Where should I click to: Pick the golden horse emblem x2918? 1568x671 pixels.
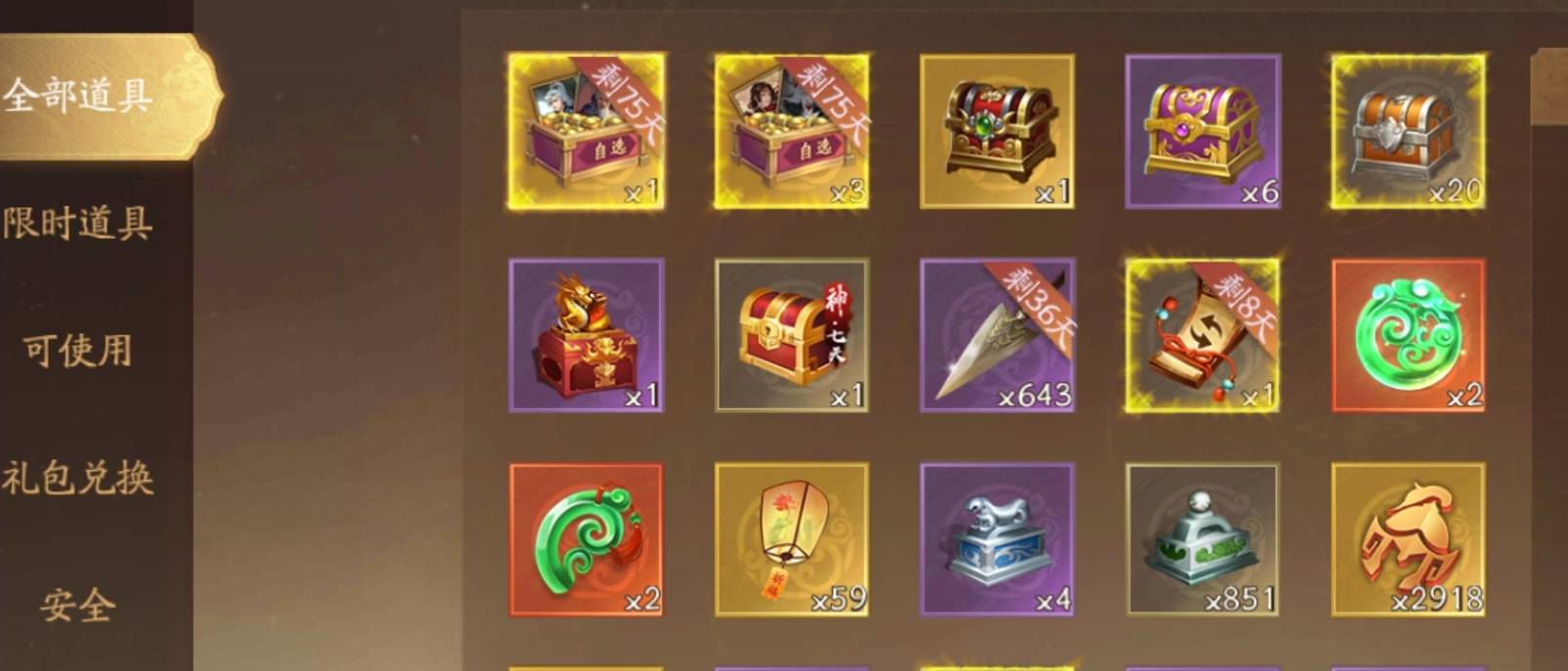[1408, 539]
